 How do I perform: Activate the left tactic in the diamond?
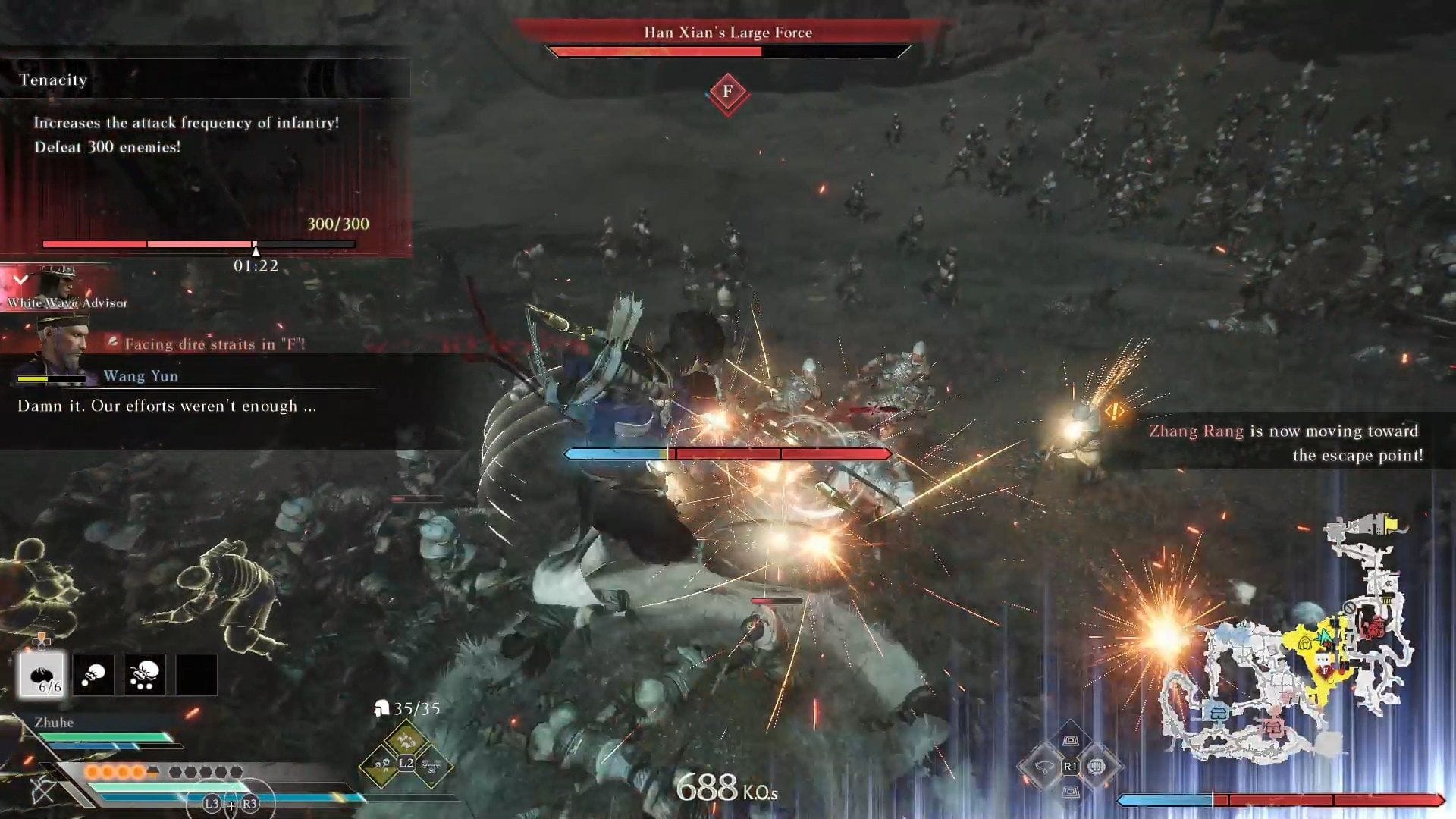(381, 764)
